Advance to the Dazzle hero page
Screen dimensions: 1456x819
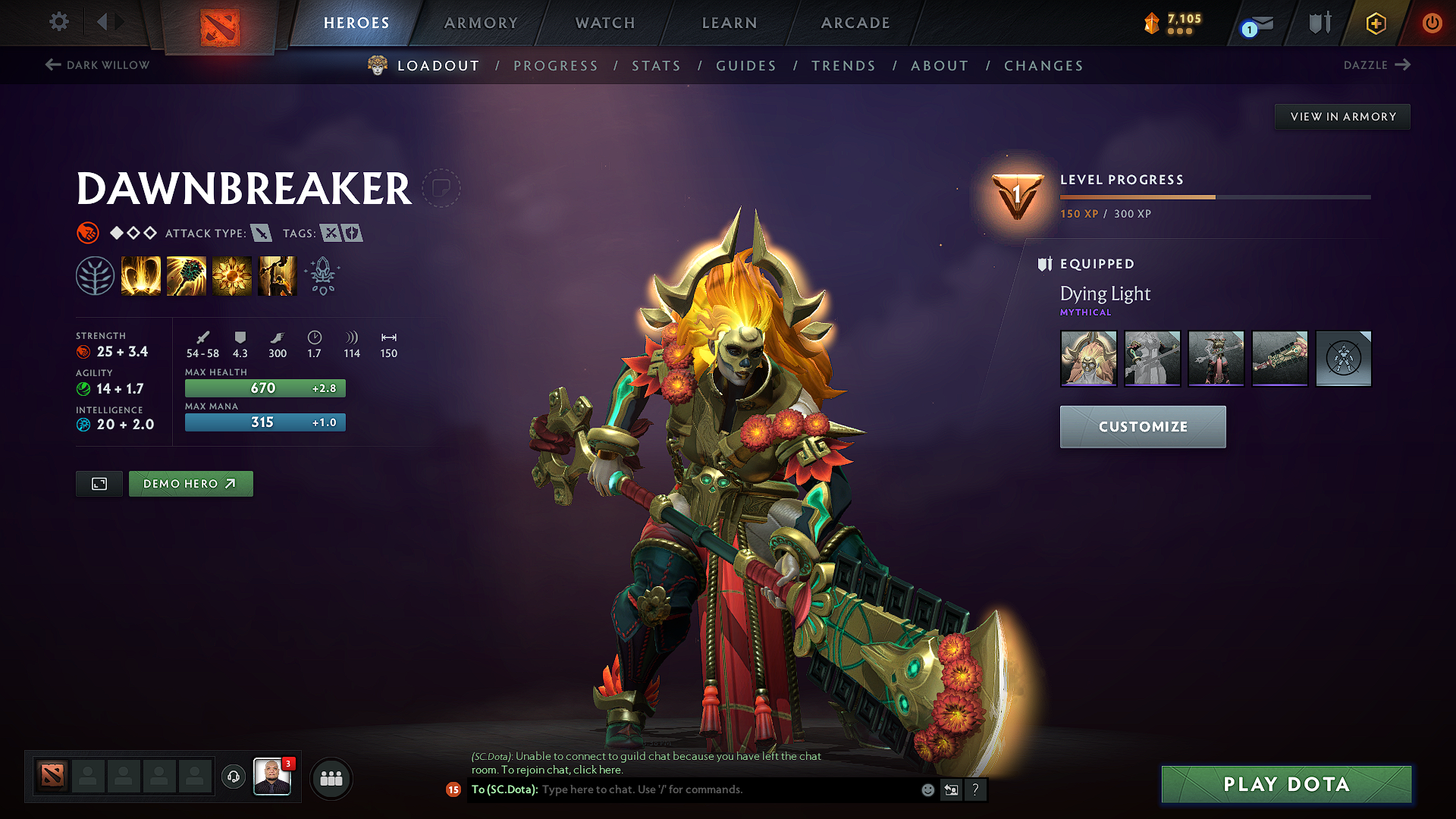tap(1376, 65)
